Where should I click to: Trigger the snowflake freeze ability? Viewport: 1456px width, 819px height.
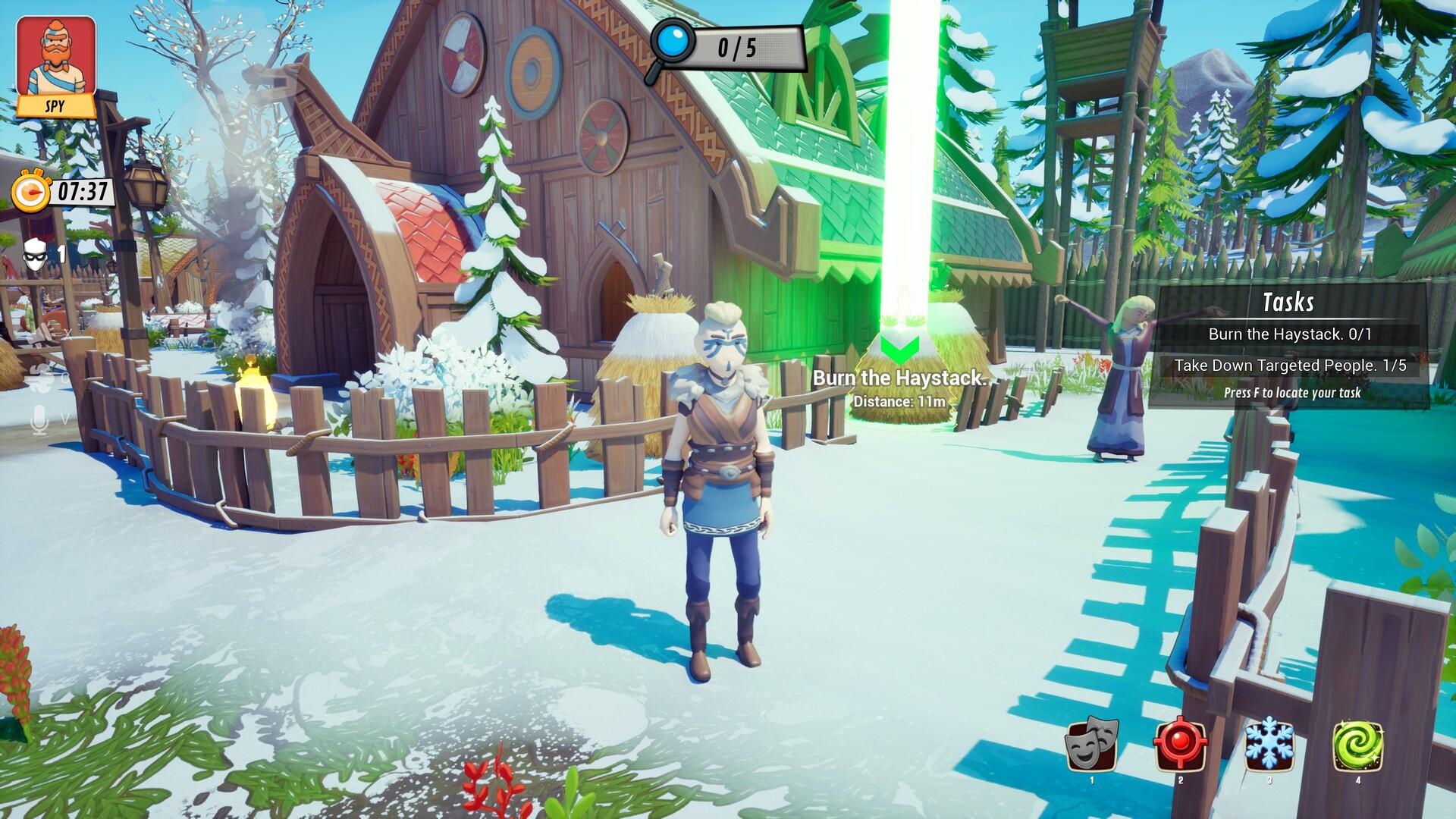1269,745
